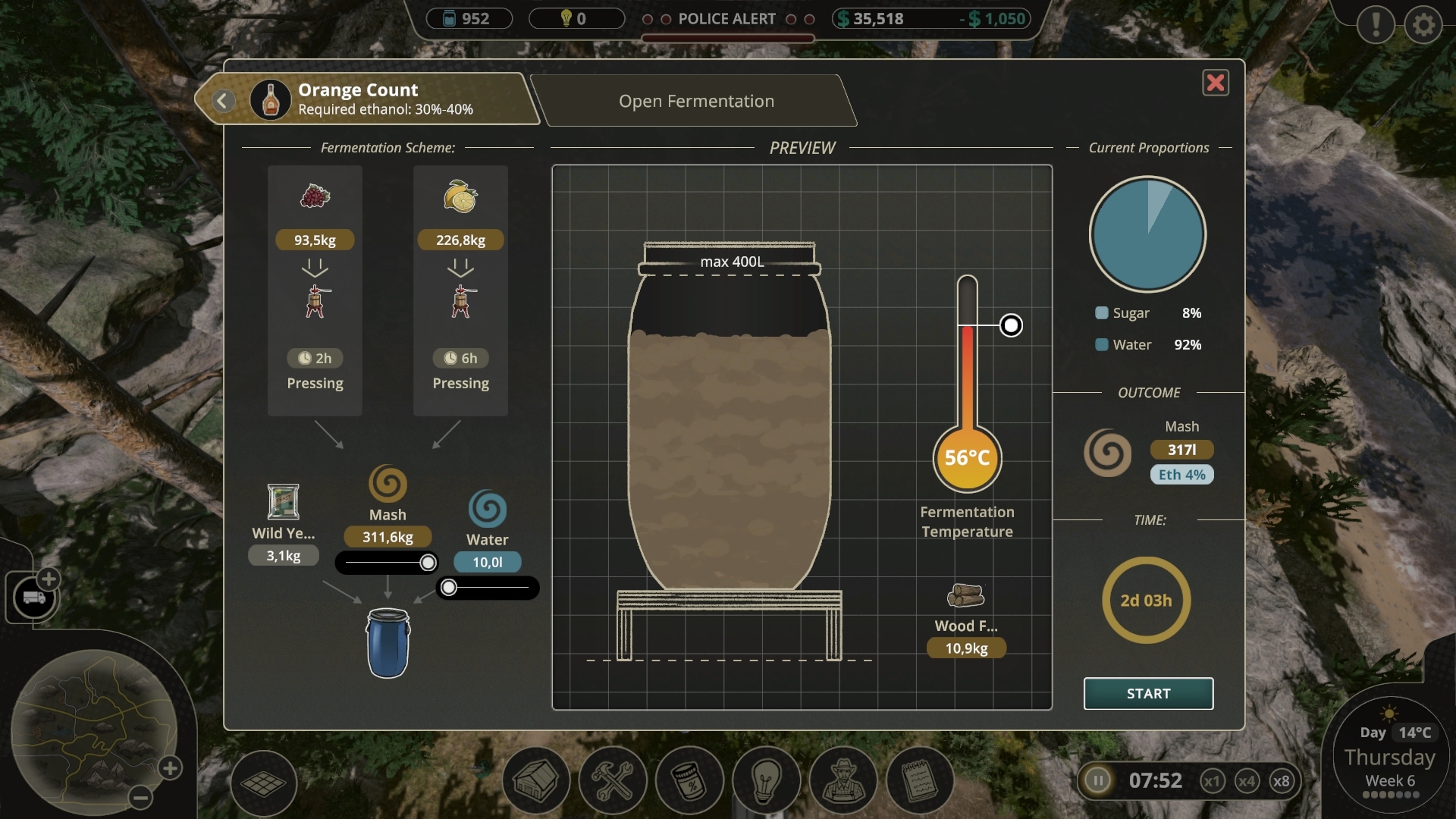The height and width of the screenshot is (819, 1456).
Task: Open the farmer character icon
Action: (x=843, y=780)
